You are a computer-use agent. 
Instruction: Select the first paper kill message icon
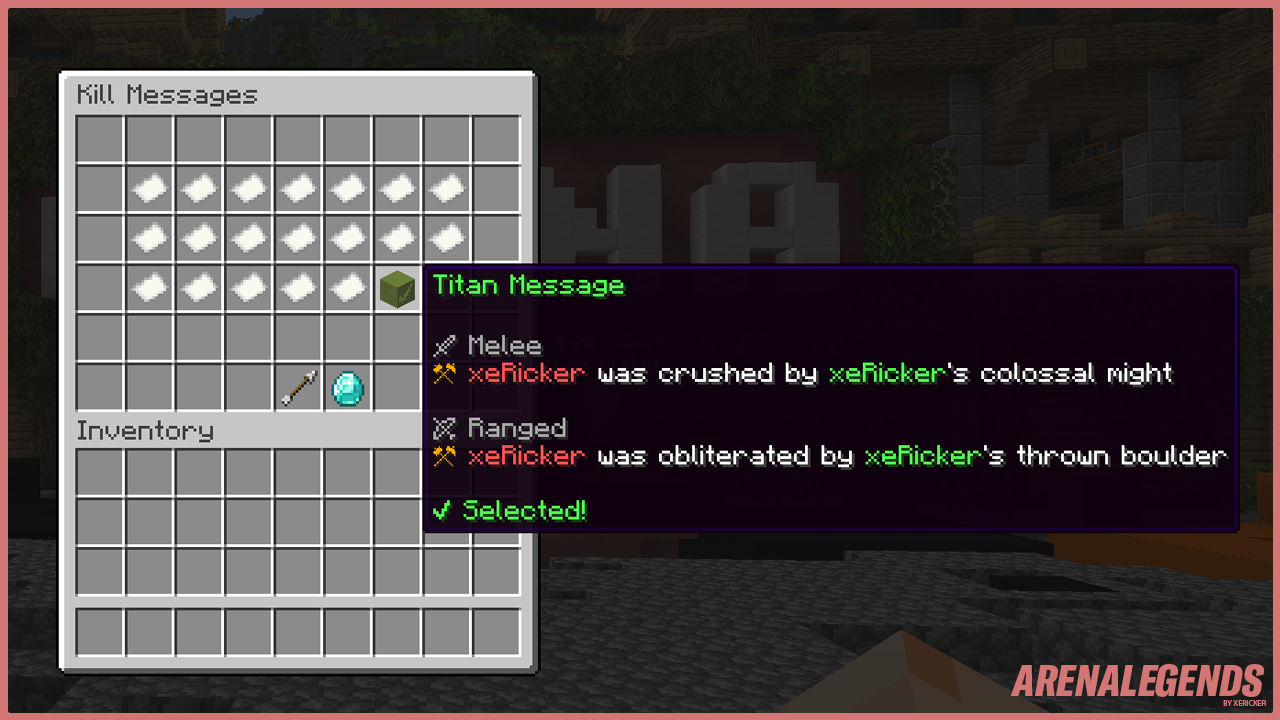[x=149, y=187]
